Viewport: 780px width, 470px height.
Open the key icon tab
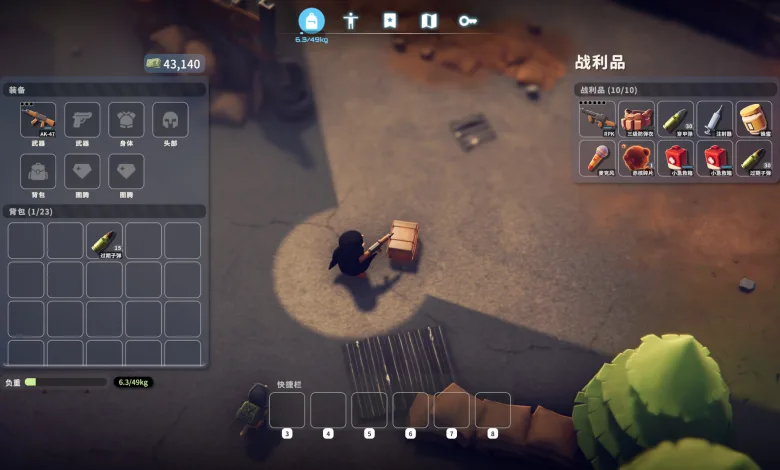[x=467, y=20]
